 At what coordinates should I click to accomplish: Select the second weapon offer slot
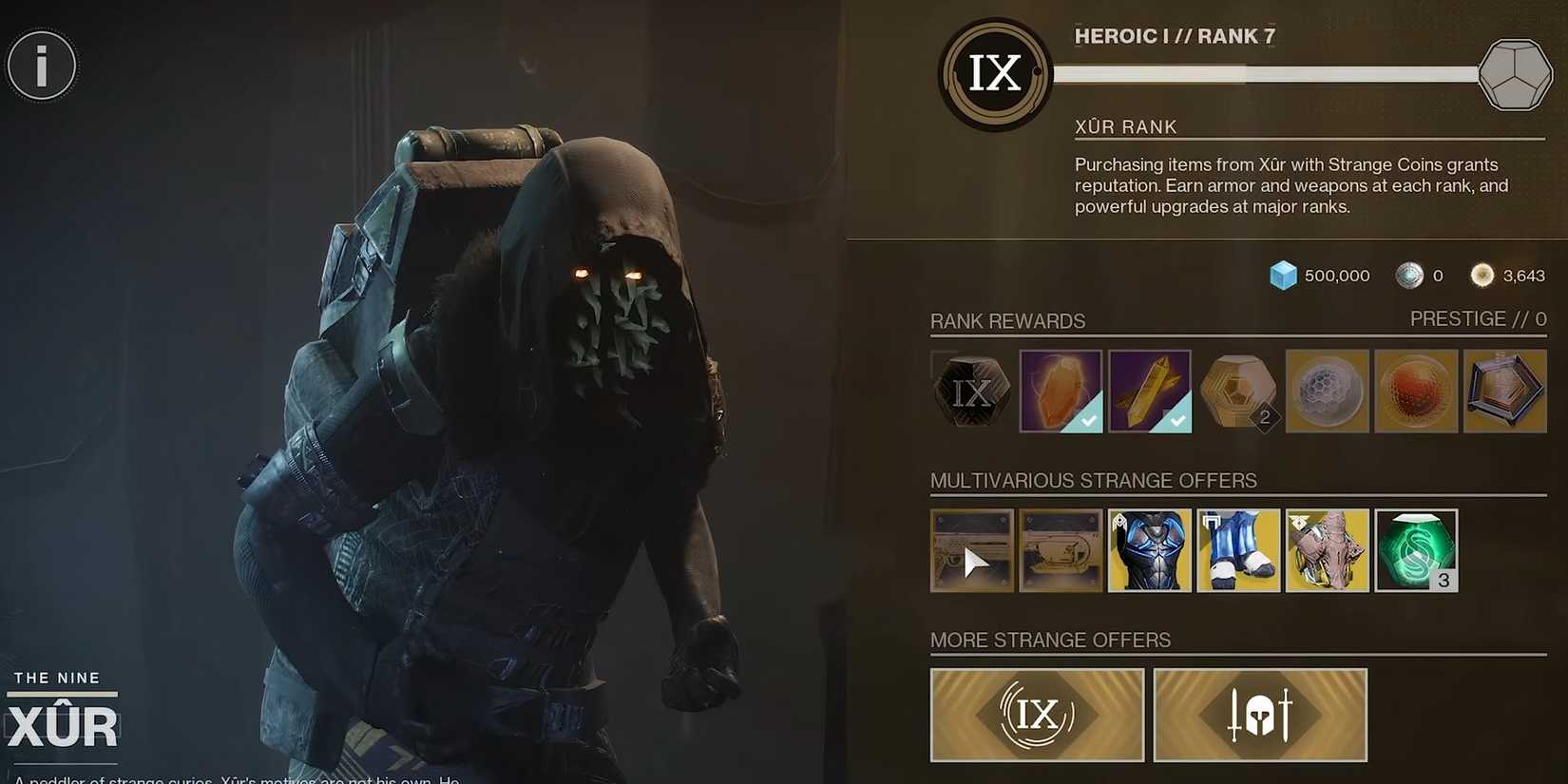[x=1061, y=549]
